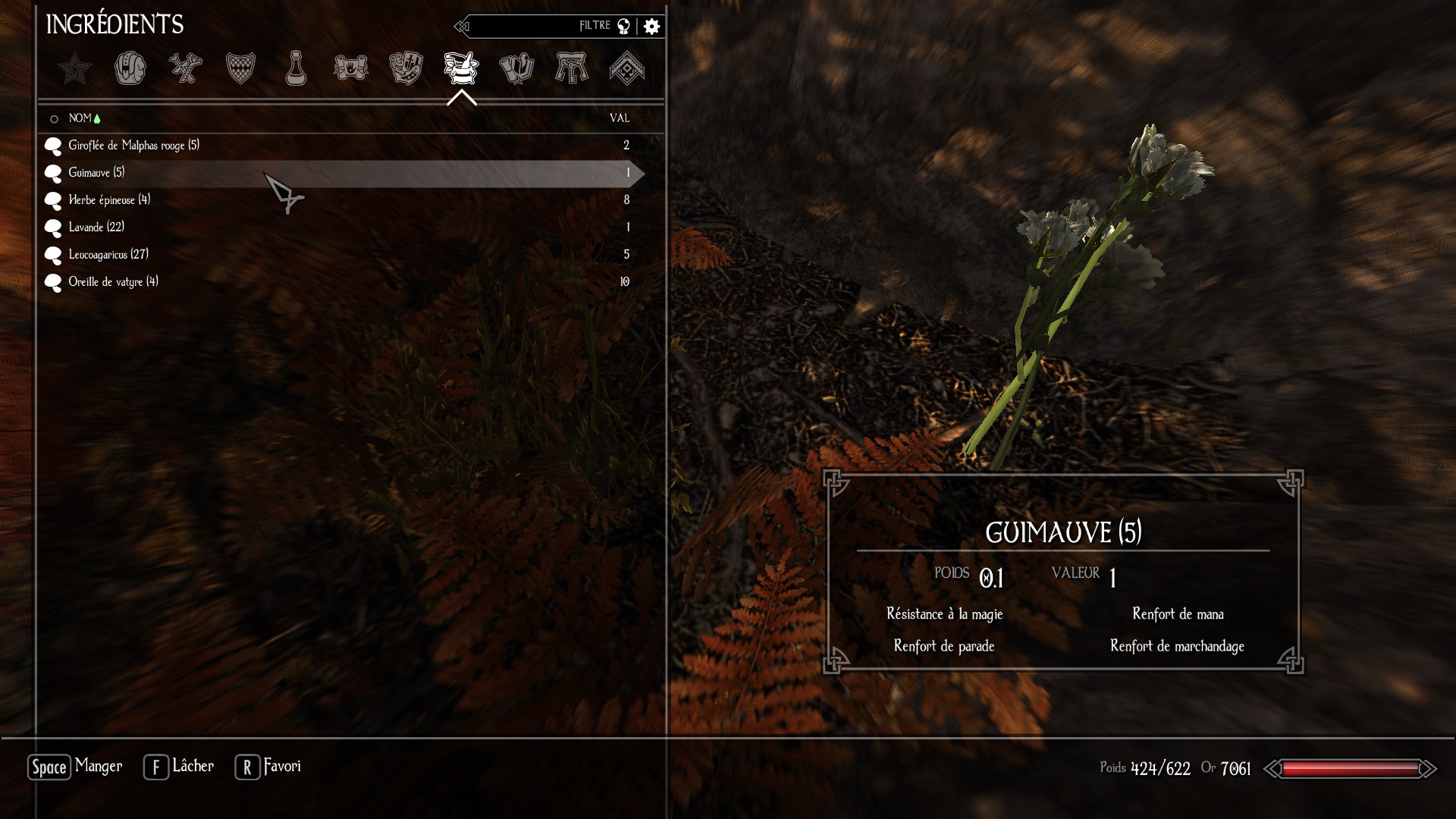Select the mortar and pestle ingredients tab
The image size is (1456, 819).
click(x=461, y=68)
